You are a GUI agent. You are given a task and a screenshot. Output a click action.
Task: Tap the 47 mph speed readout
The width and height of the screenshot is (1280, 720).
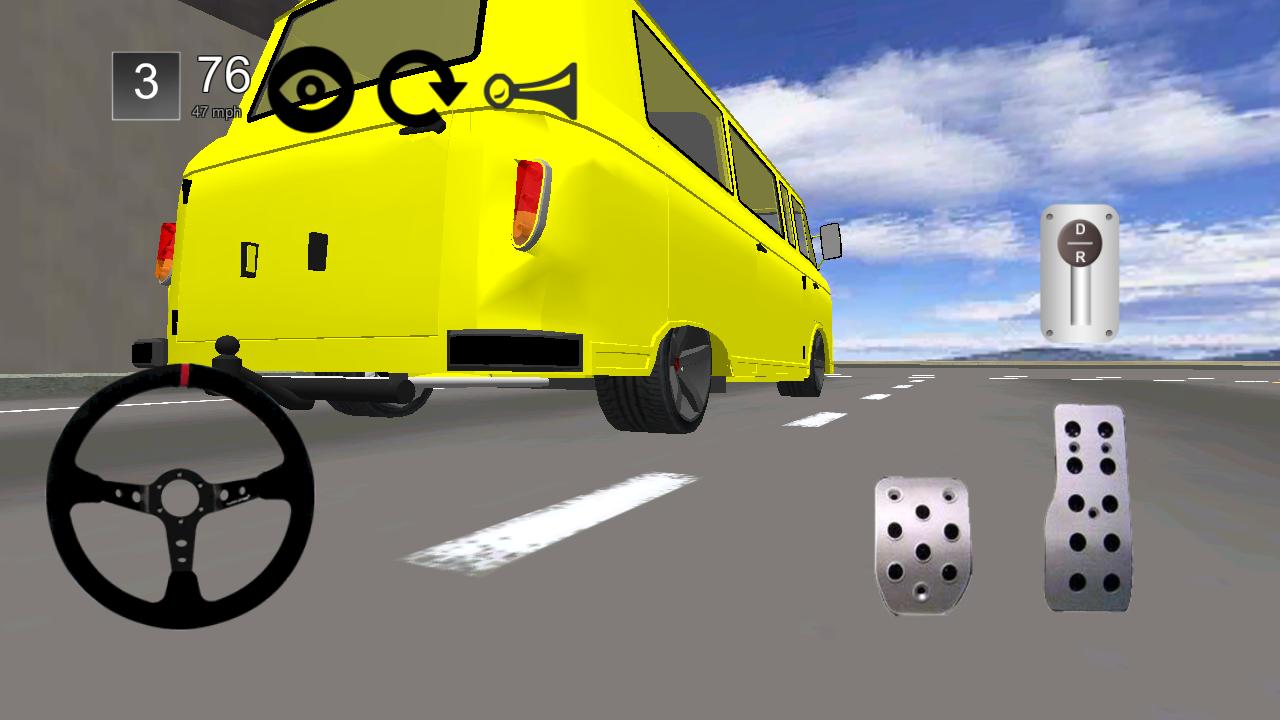(x=218, y=112)
